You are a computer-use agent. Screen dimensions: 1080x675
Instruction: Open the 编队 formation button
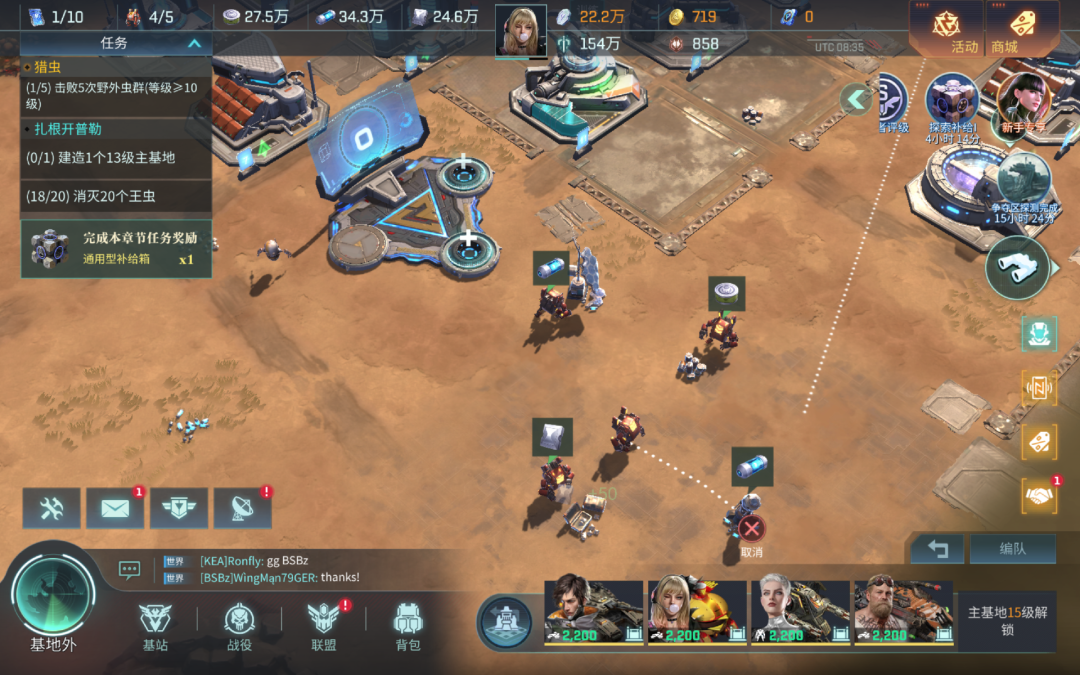pos(1012,548)
